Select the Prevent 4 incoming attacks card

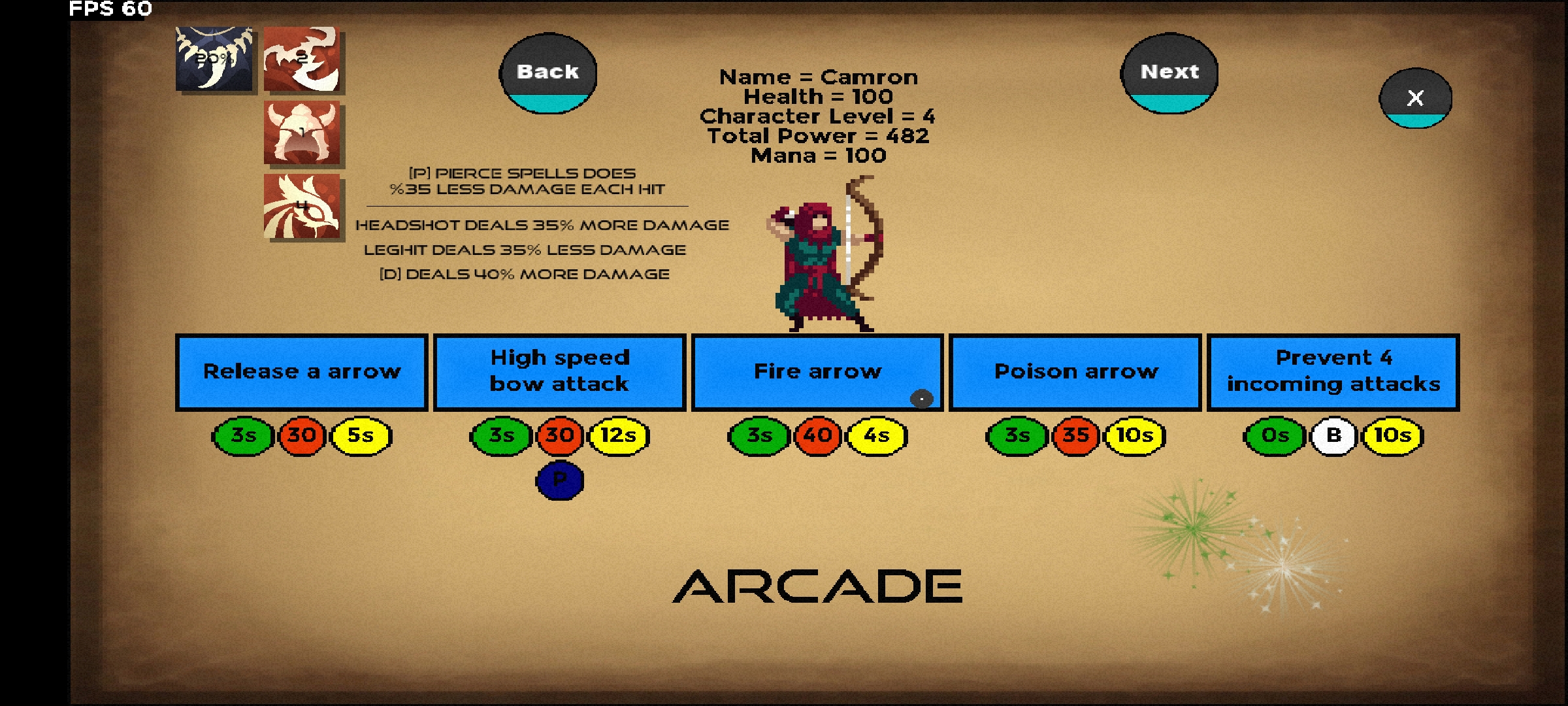coord(1333,371)
